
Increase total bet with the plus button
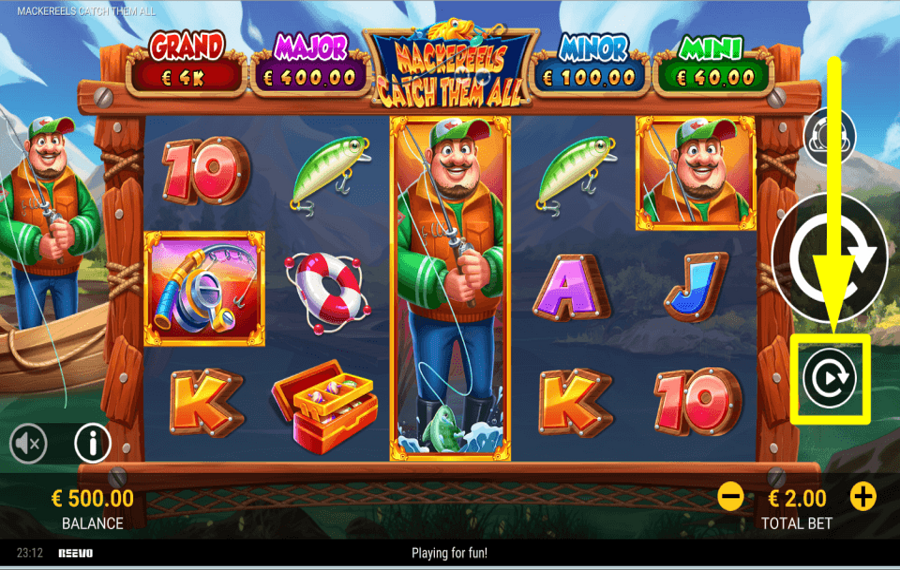[862, 496]
